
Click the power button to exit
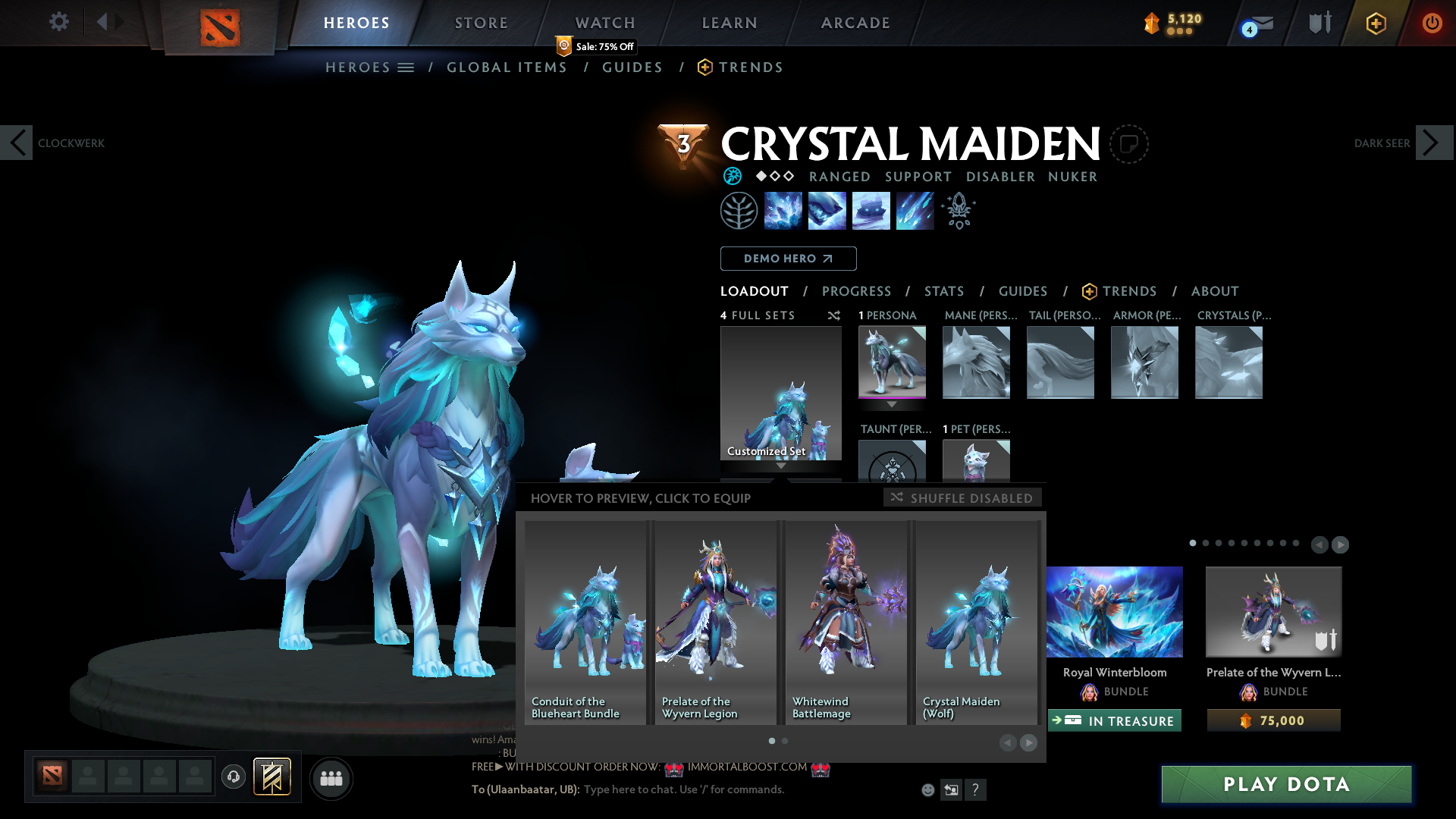click(1432, 23)
